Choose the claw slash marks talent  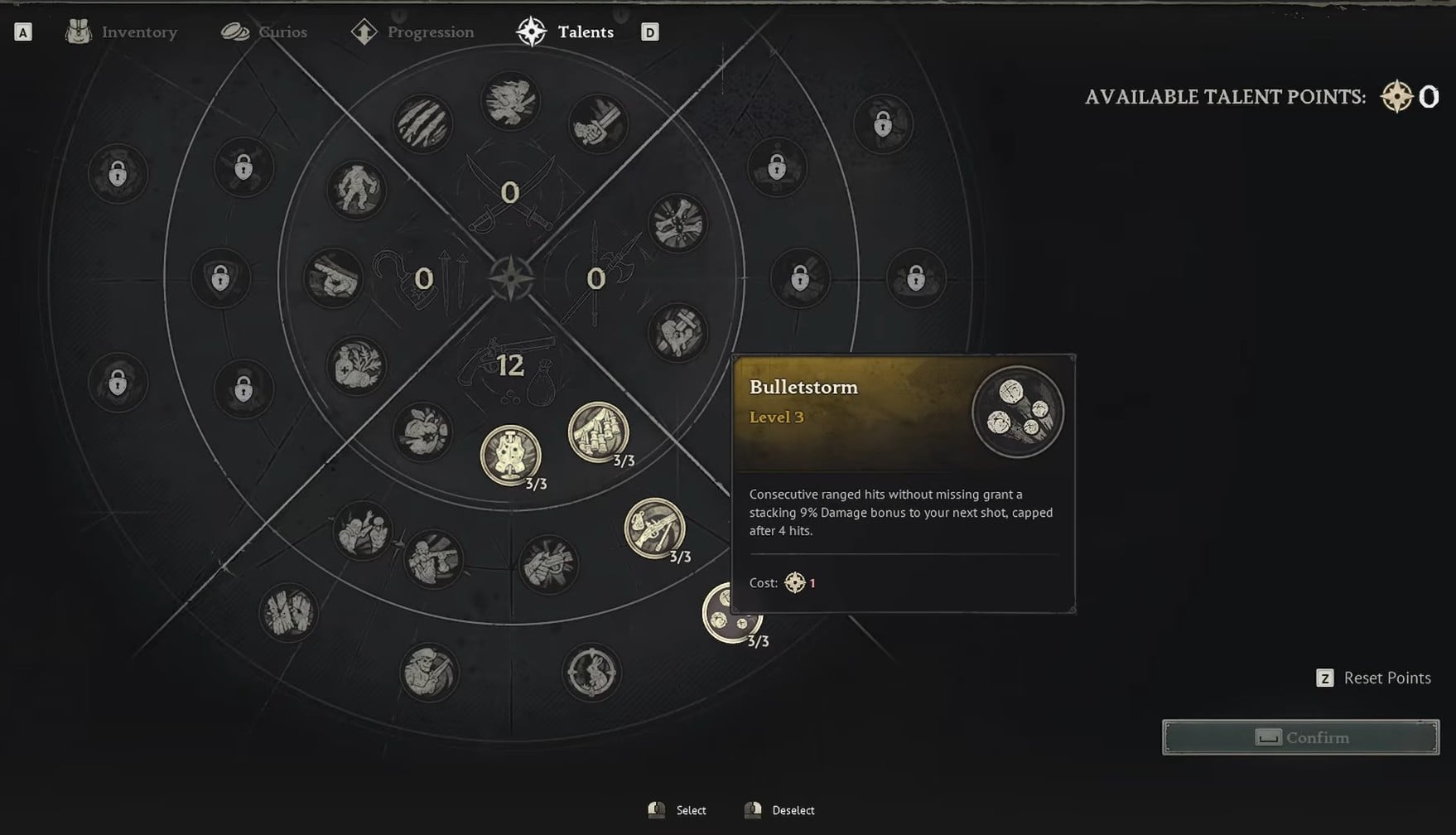pyautogui.click(x=422, y=124)
